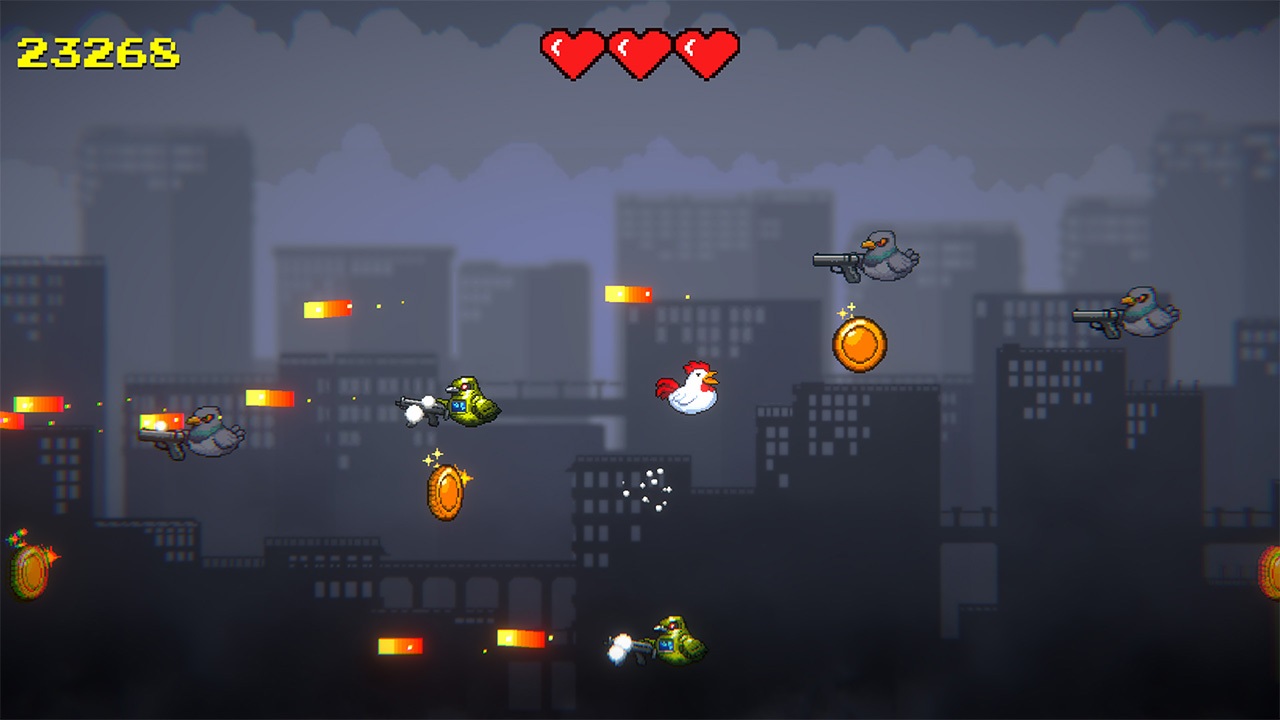Select the white chicken in the center
The image size is (1280, 720).
690,385
